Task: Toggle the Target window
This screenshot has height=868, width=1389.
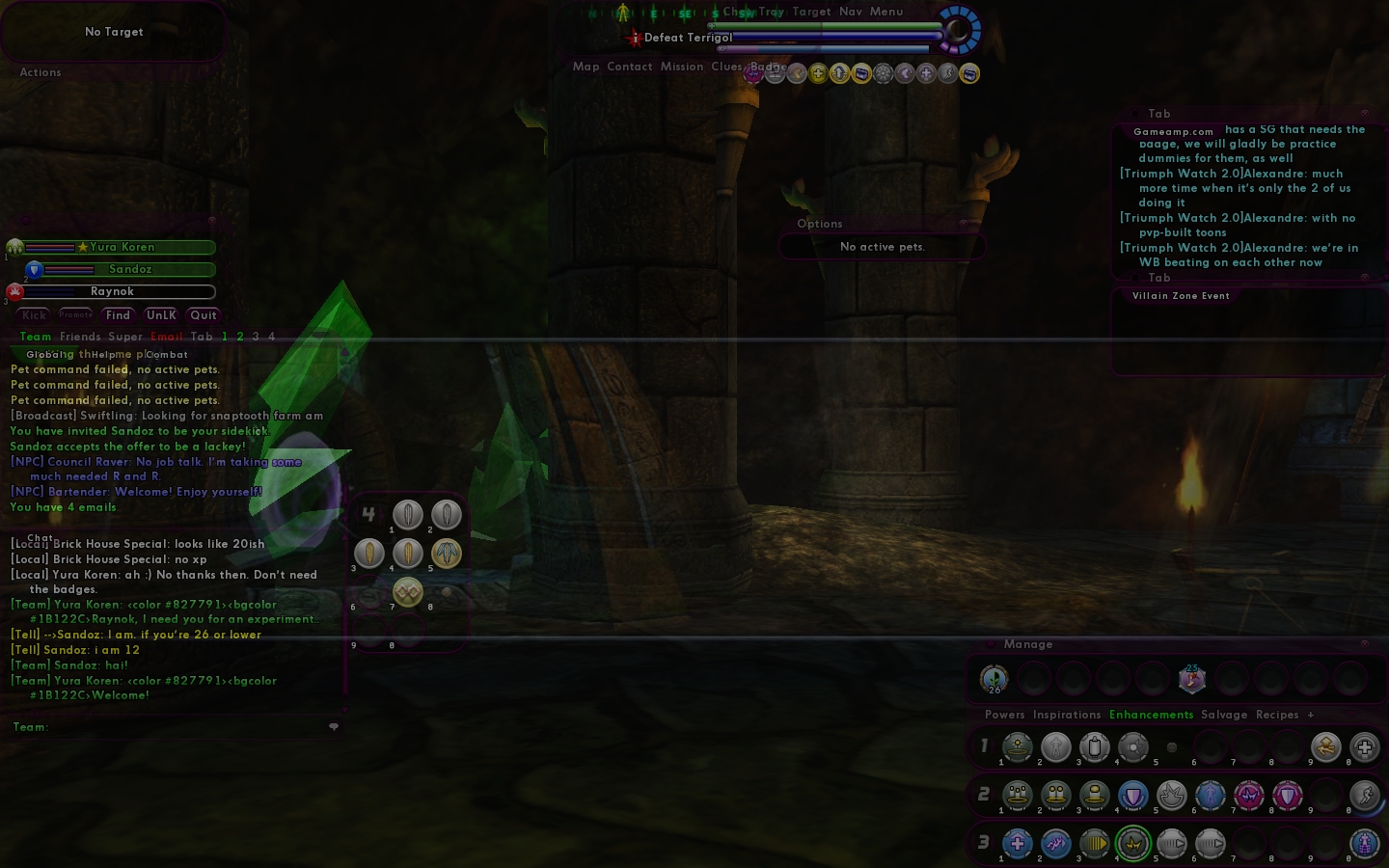Action: coord(811,12)
